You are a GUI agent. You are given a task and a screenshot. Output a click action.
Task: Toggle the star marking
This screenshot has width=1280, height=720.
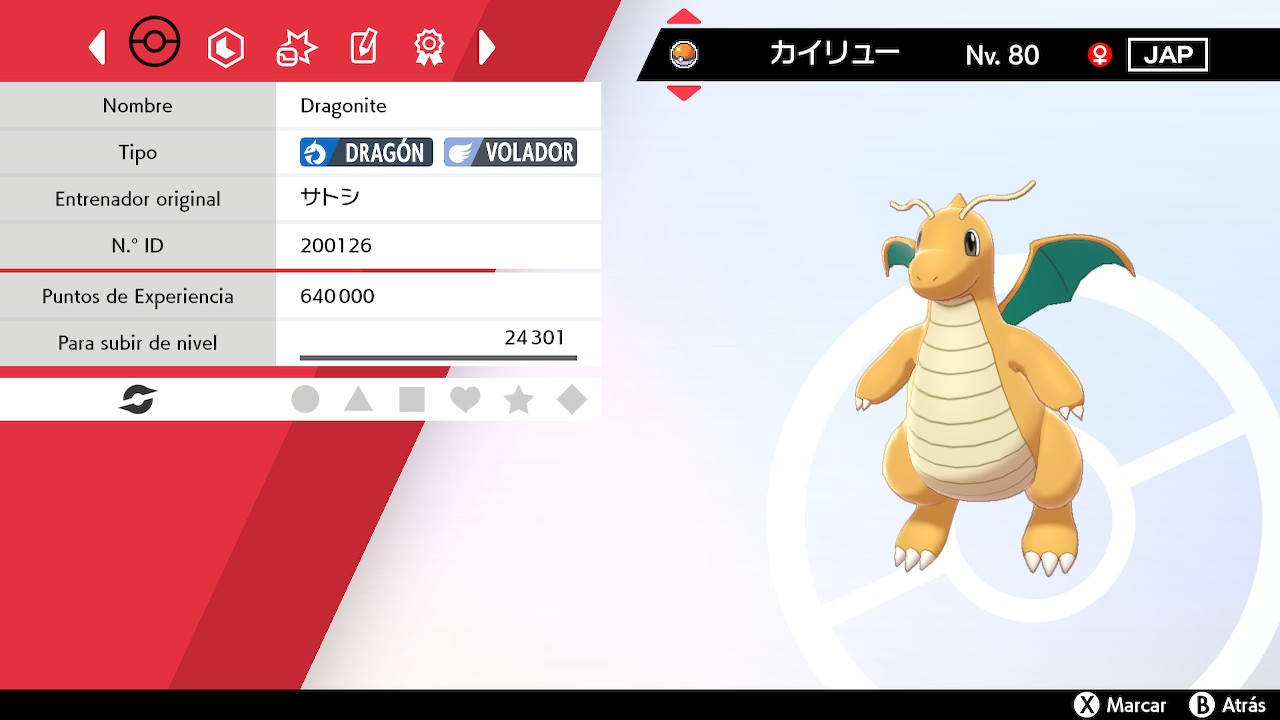click(518, 400)
